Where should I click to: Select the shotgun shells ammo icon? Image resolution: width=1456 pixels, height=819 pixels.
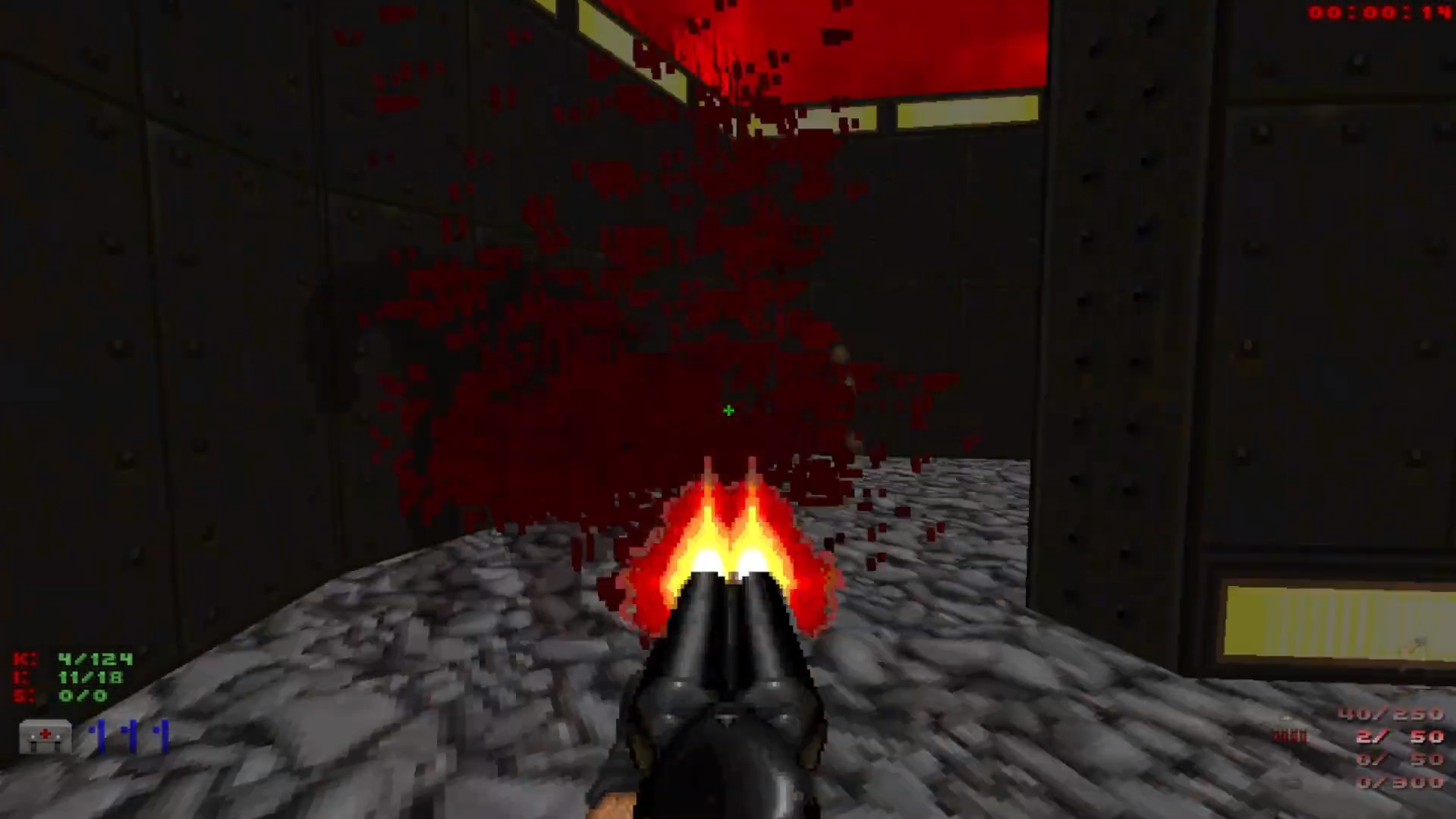click(x=1290, y=735)
